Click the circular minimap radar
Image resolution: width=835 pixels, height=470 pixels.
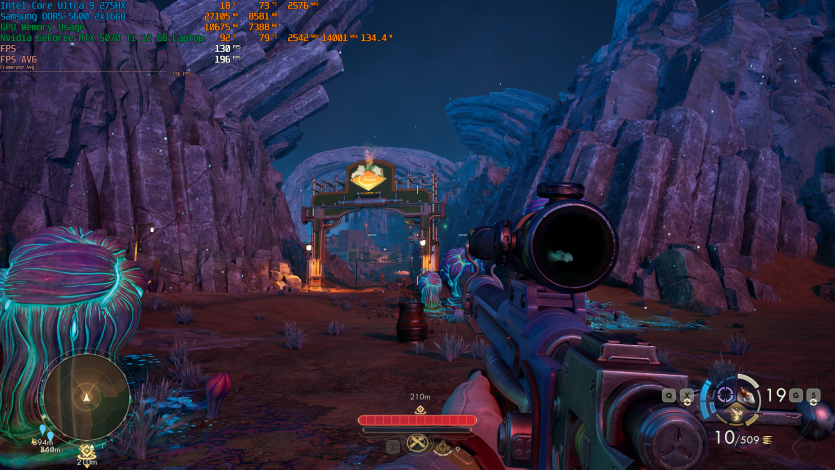pyautogui.click(x=85, y=396)
